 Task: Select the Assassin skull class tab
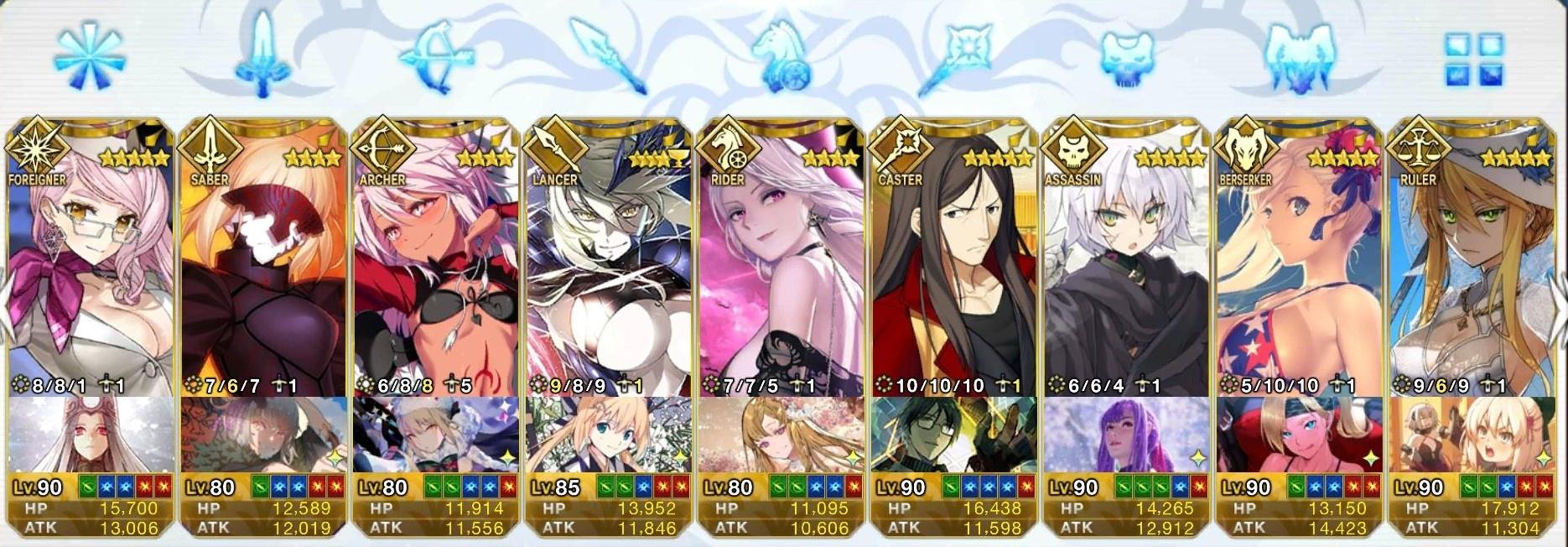point(1129,57)
